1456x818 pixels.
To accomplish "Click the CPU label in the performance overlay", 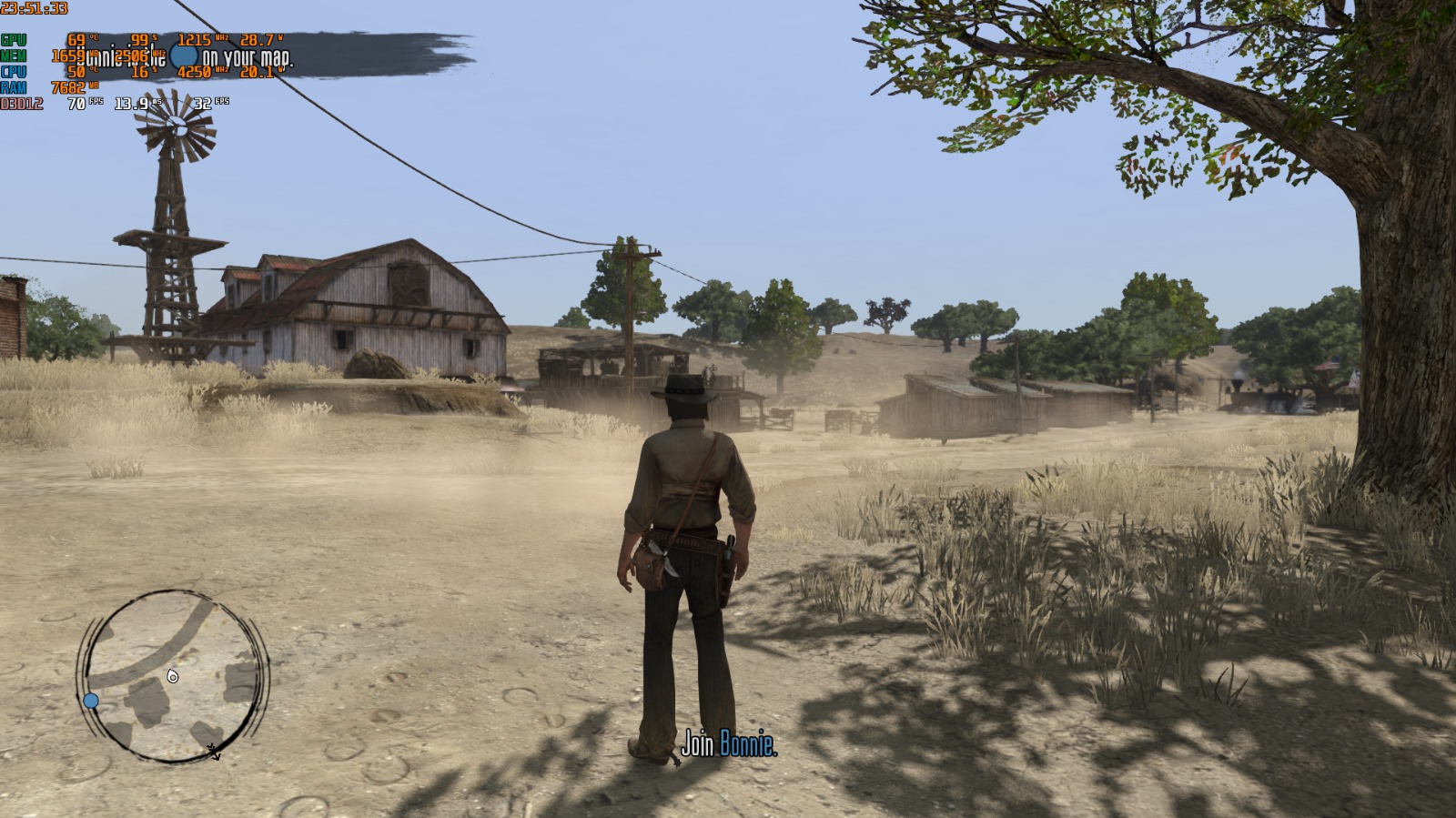I will click(x=14, y=69).
